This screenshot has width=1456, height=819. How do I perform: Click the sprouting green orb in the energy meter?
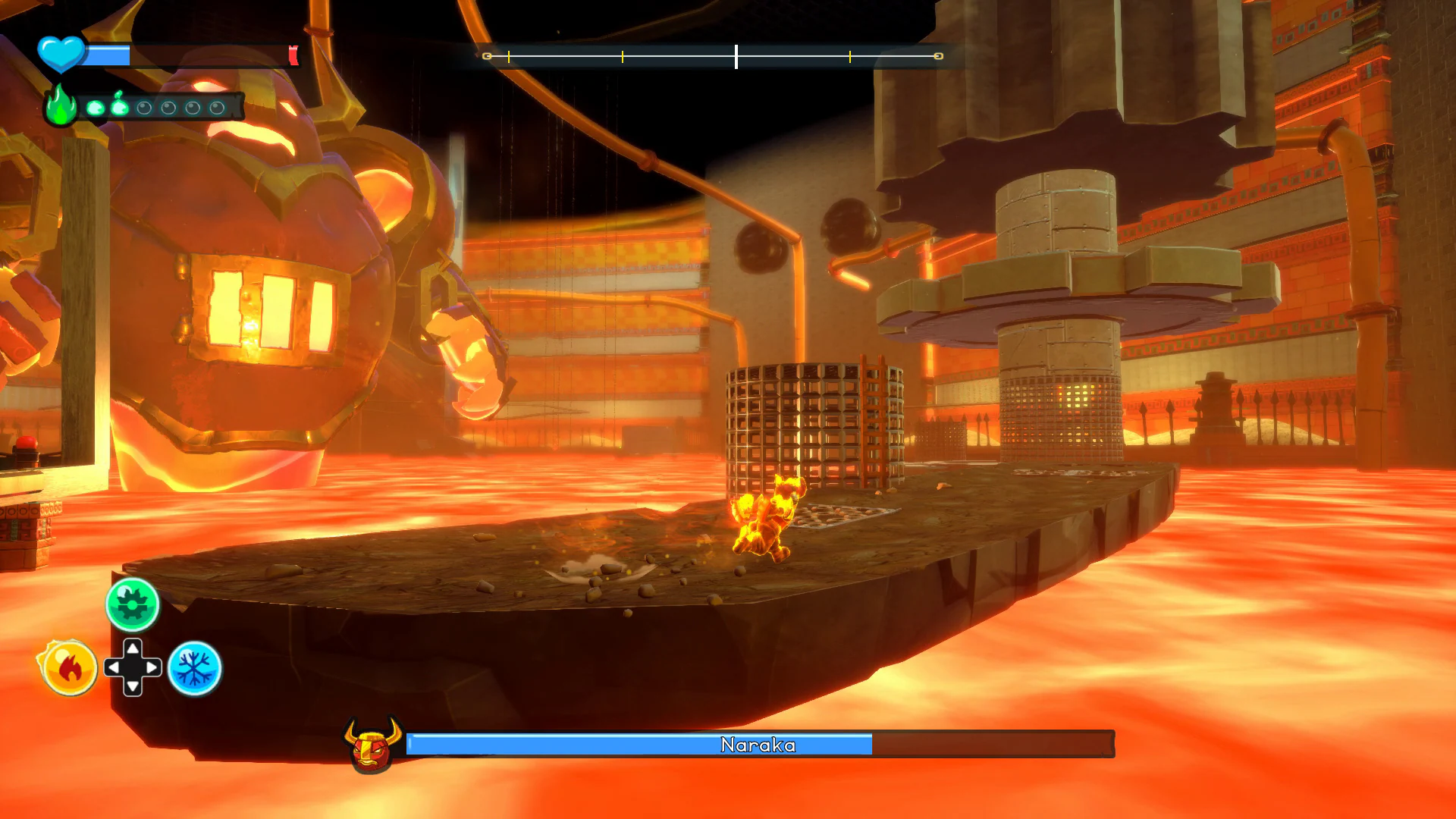pyautogui.click(x=119, y=108)
